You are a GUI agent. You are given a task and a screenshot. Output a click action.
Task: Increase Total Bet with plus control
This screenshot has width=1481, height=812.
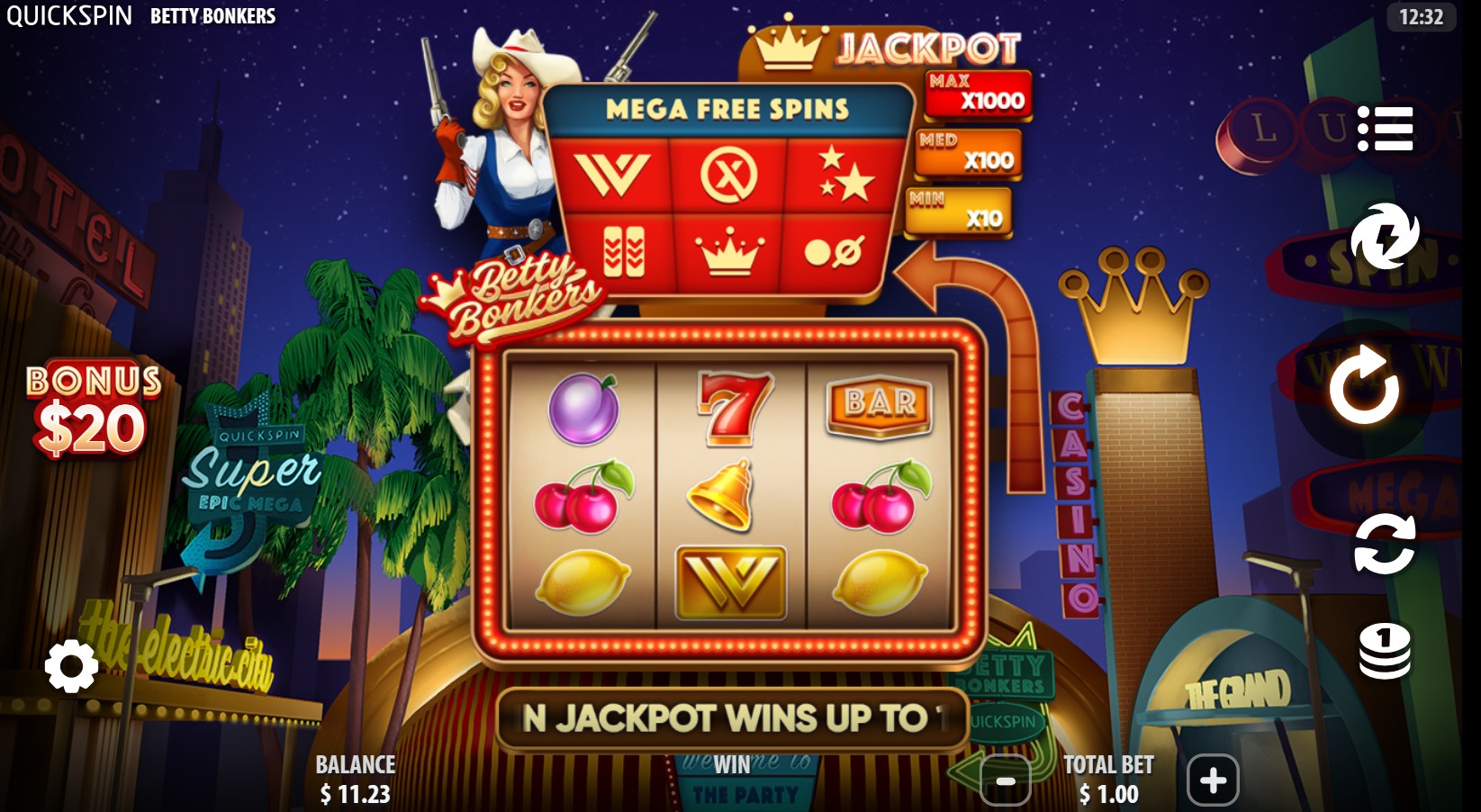(x=1213, y=781)
